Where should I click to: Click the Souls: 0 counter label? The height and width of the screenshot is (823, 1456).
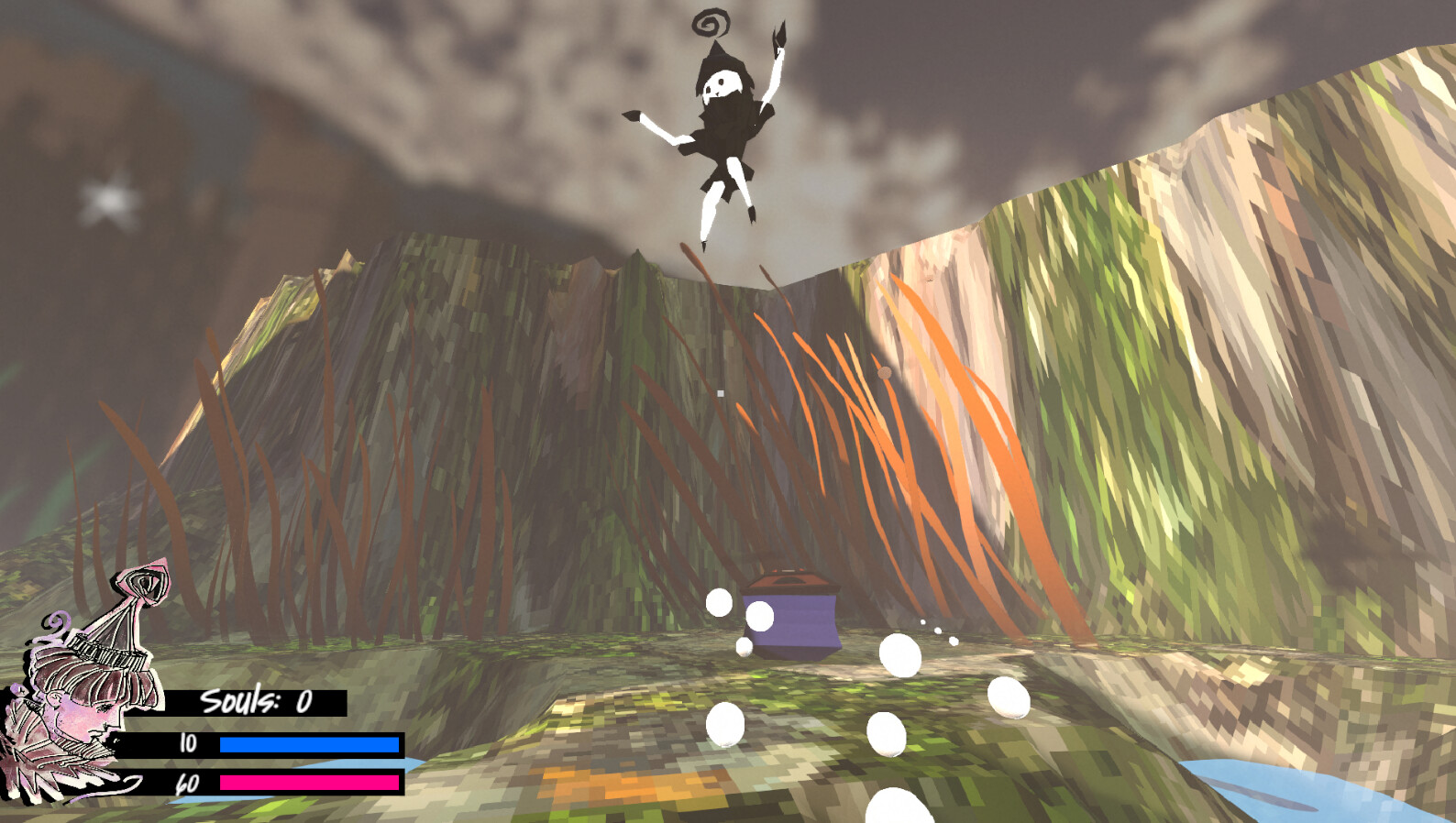(x=254, y=701)
